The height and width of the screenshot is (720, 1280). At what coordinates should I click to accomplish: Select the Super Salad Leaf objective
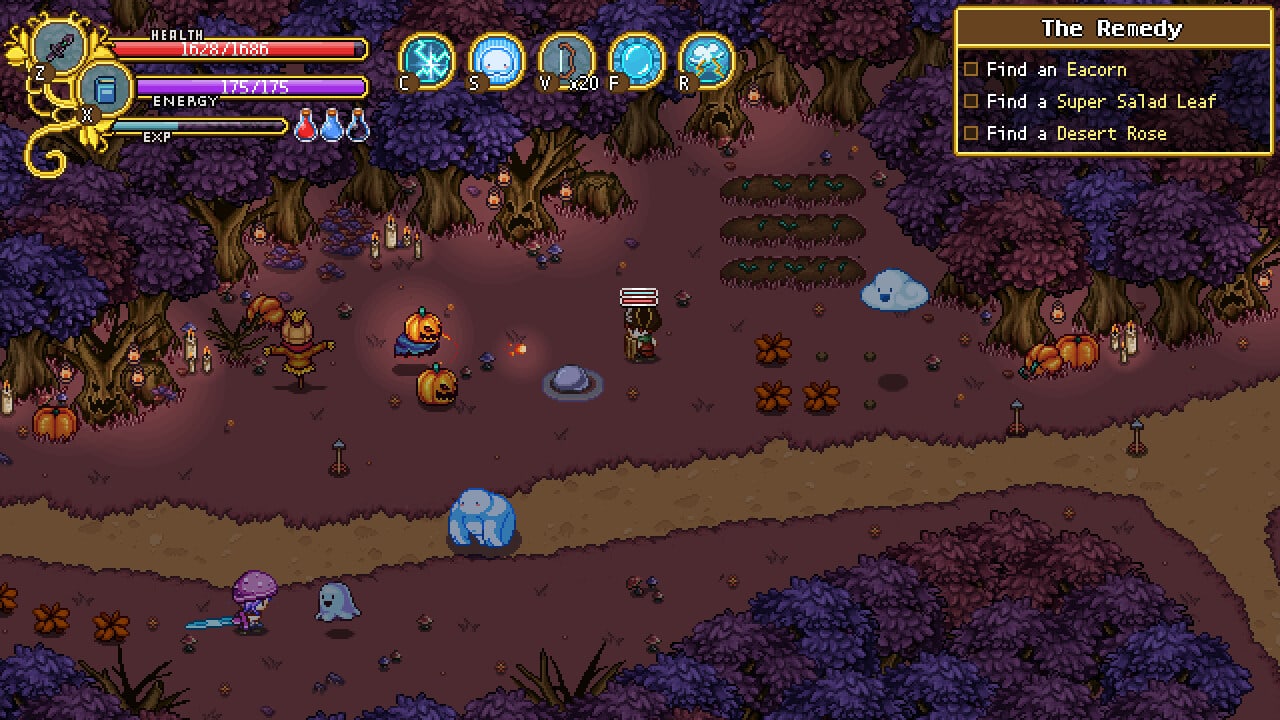[x=1100, y=102]
